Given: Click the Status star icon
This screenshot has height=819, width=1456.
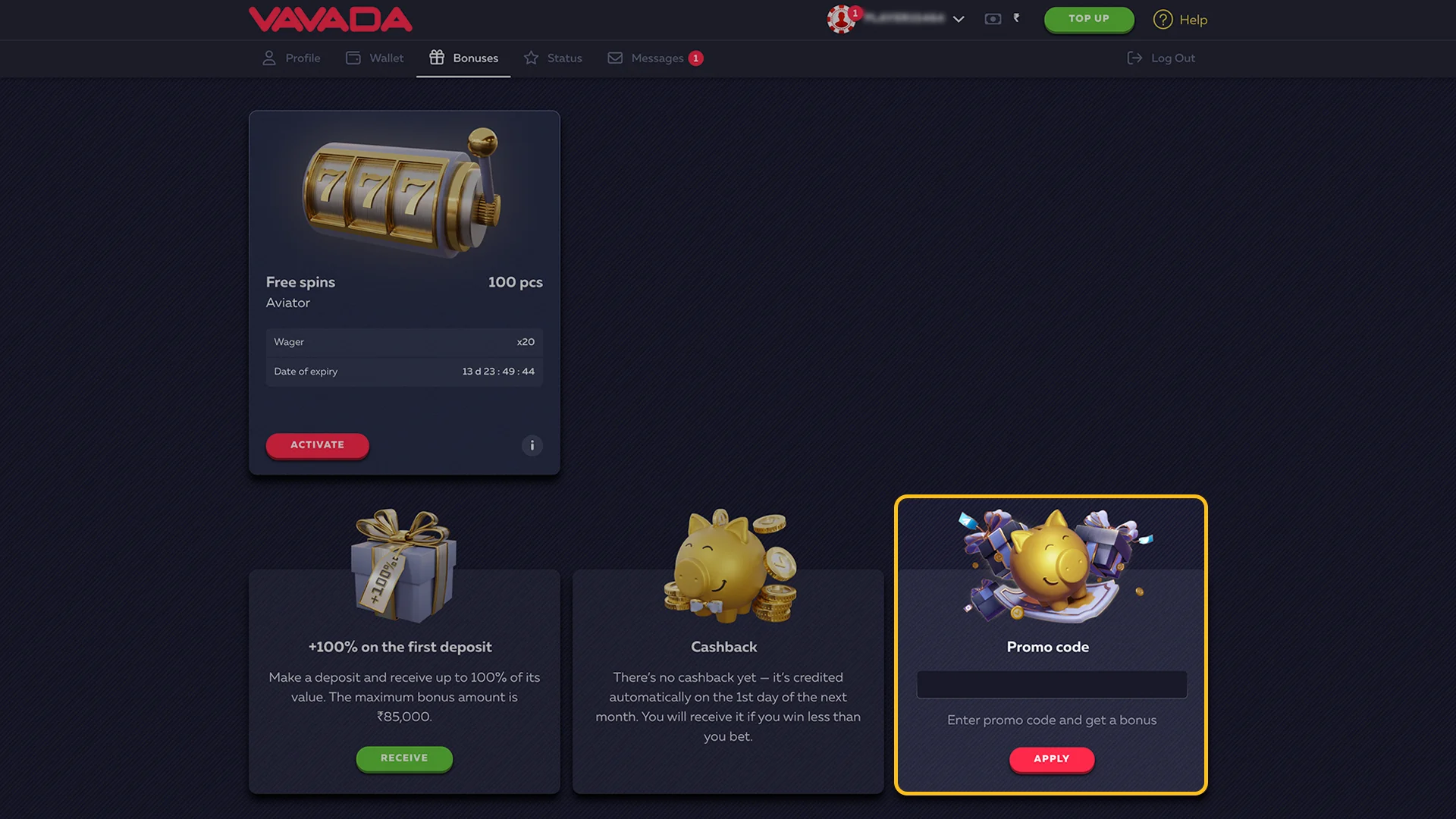Looking at the screenshot, I should [531, 58].
